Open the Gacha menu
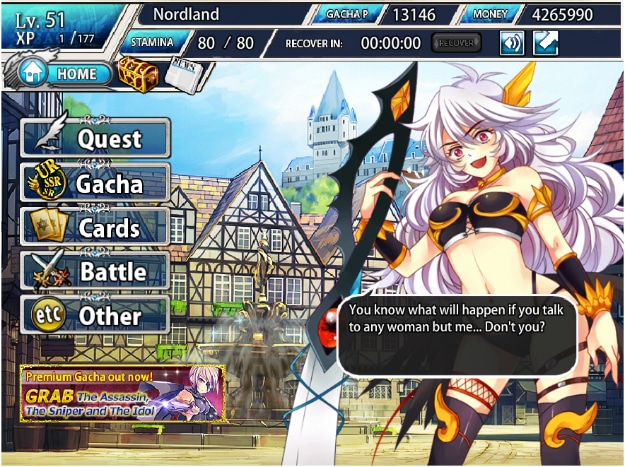The width and height of the screenshot is (625, 467). click(96, 183)
